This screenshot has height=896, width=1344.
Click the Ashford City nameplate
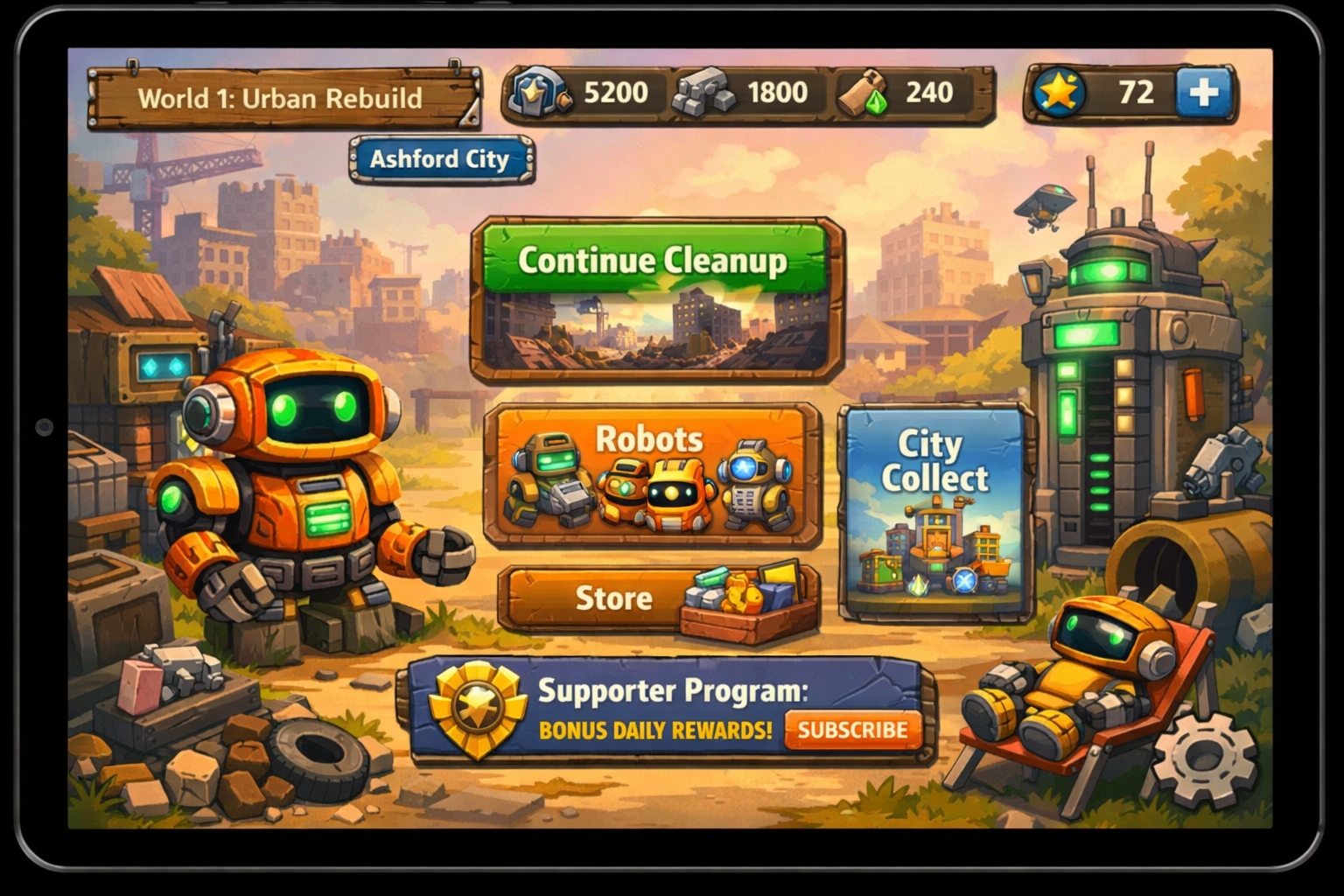click(440, 159)
